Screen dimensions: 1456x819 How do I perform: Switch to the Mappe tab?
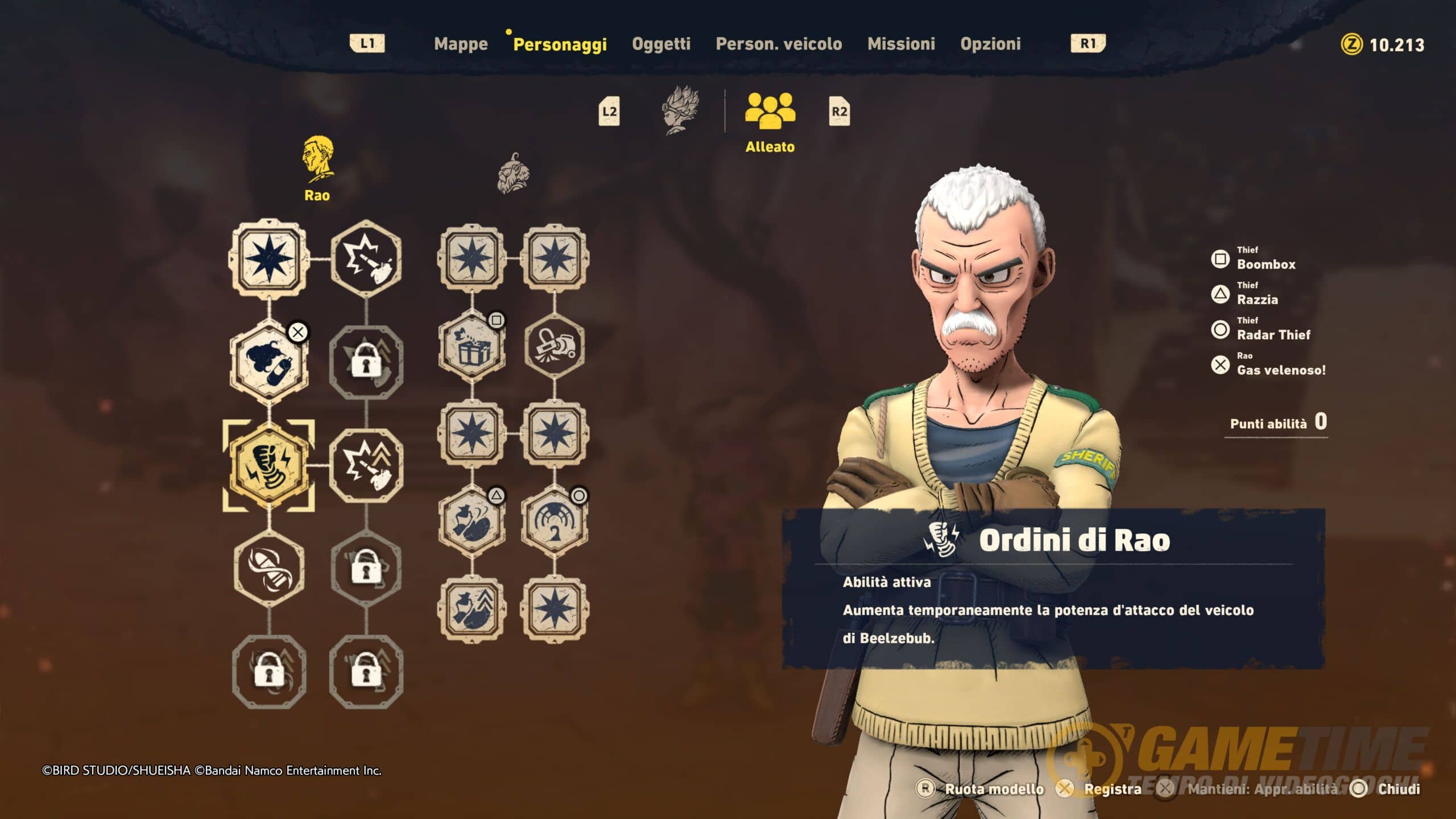tap(461, 44)
